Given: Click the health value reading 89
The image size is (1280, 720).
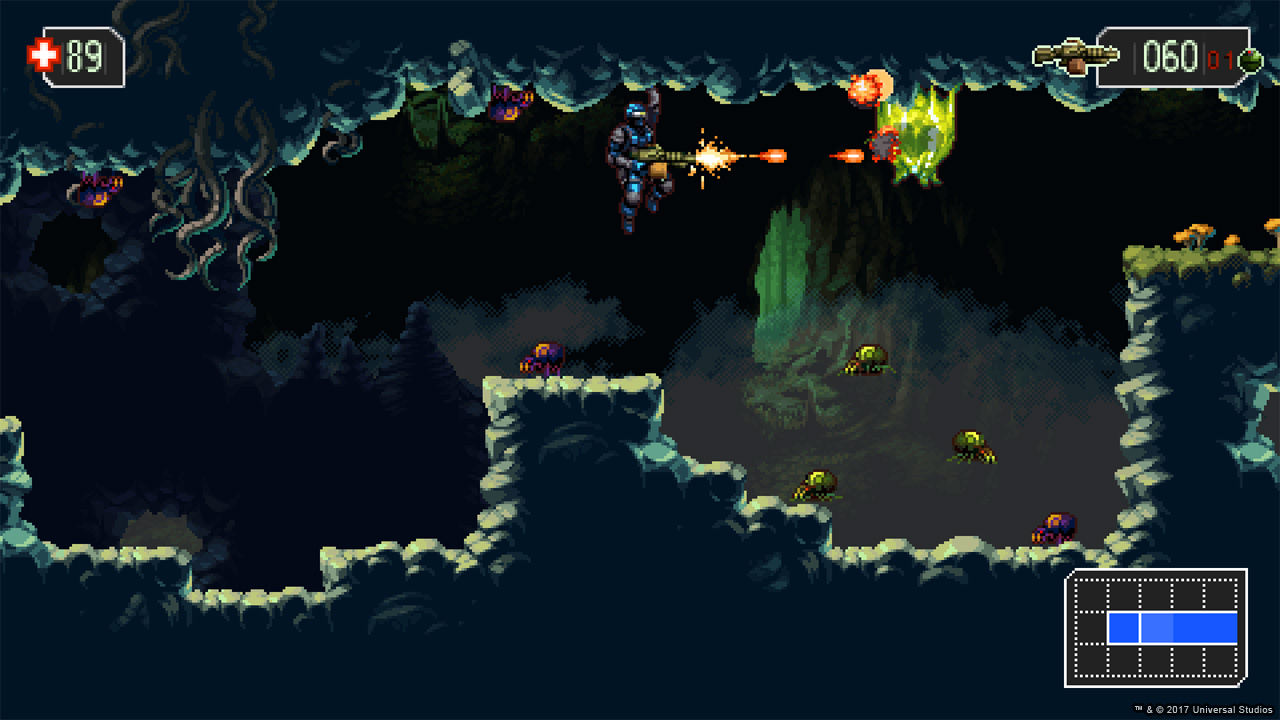Looking at the screenshot, I should click(x=85, y=55).
